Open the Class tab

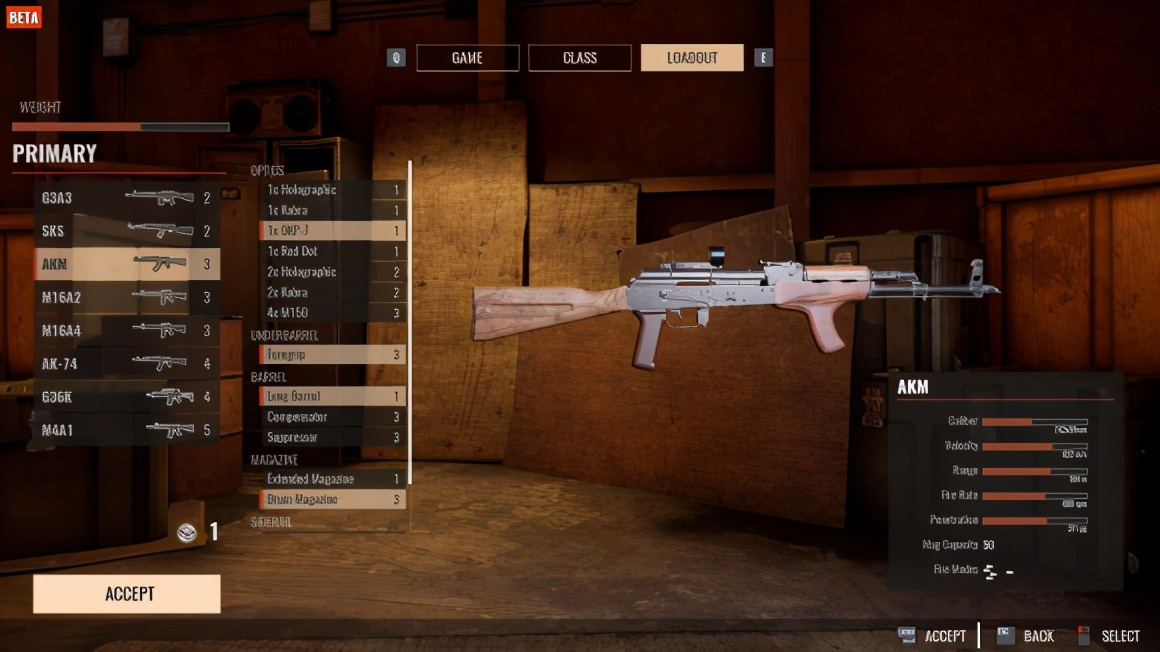(x=579, y=58)
